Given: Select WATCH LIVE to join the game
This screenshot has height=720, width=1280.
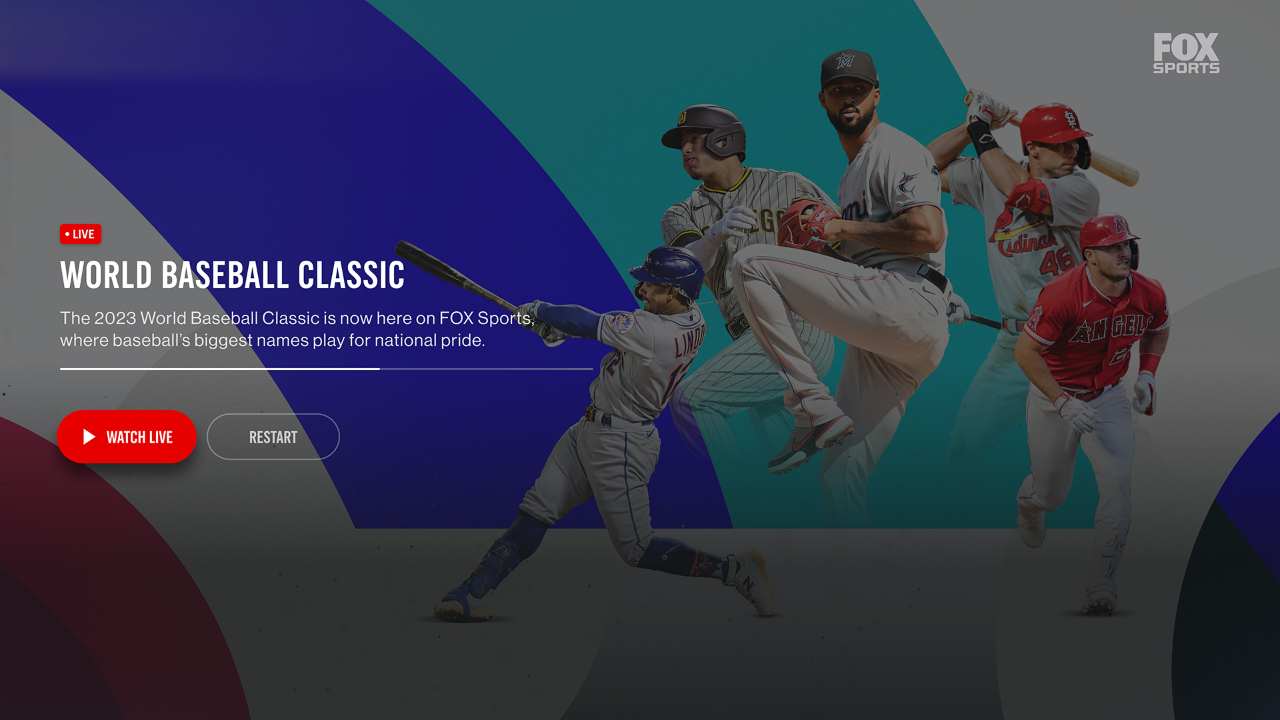Looking at the screenshot, I should [127, 437].
